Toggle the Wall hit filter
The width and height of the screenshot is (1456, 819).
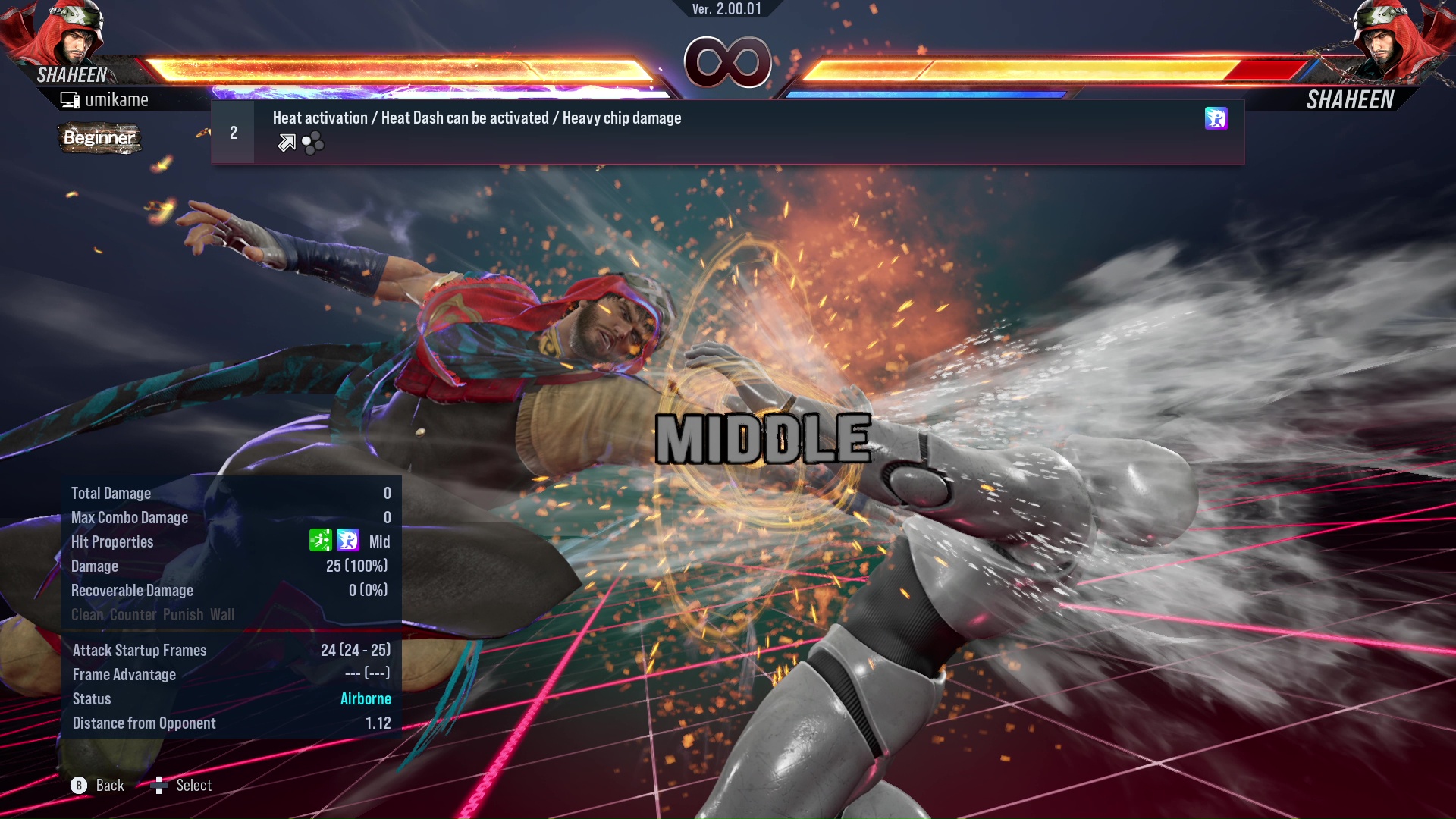pos(224,614)
